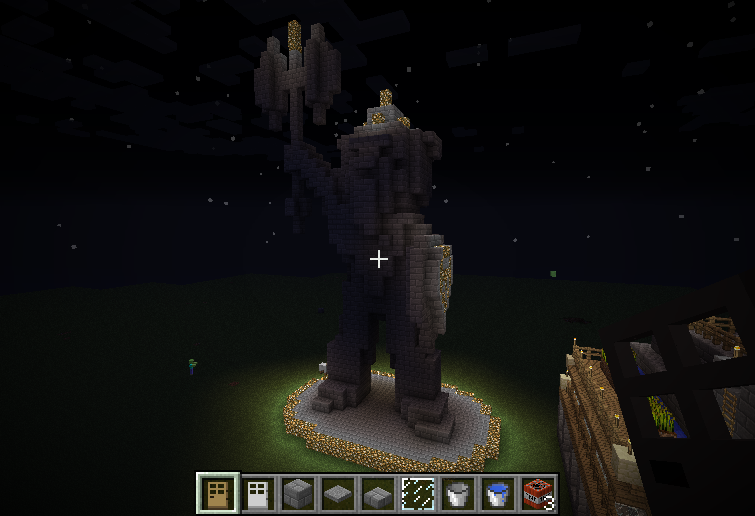Switch to the glass block slot
The height and width of the screenshot is (516, 755).
coord(416,492)
